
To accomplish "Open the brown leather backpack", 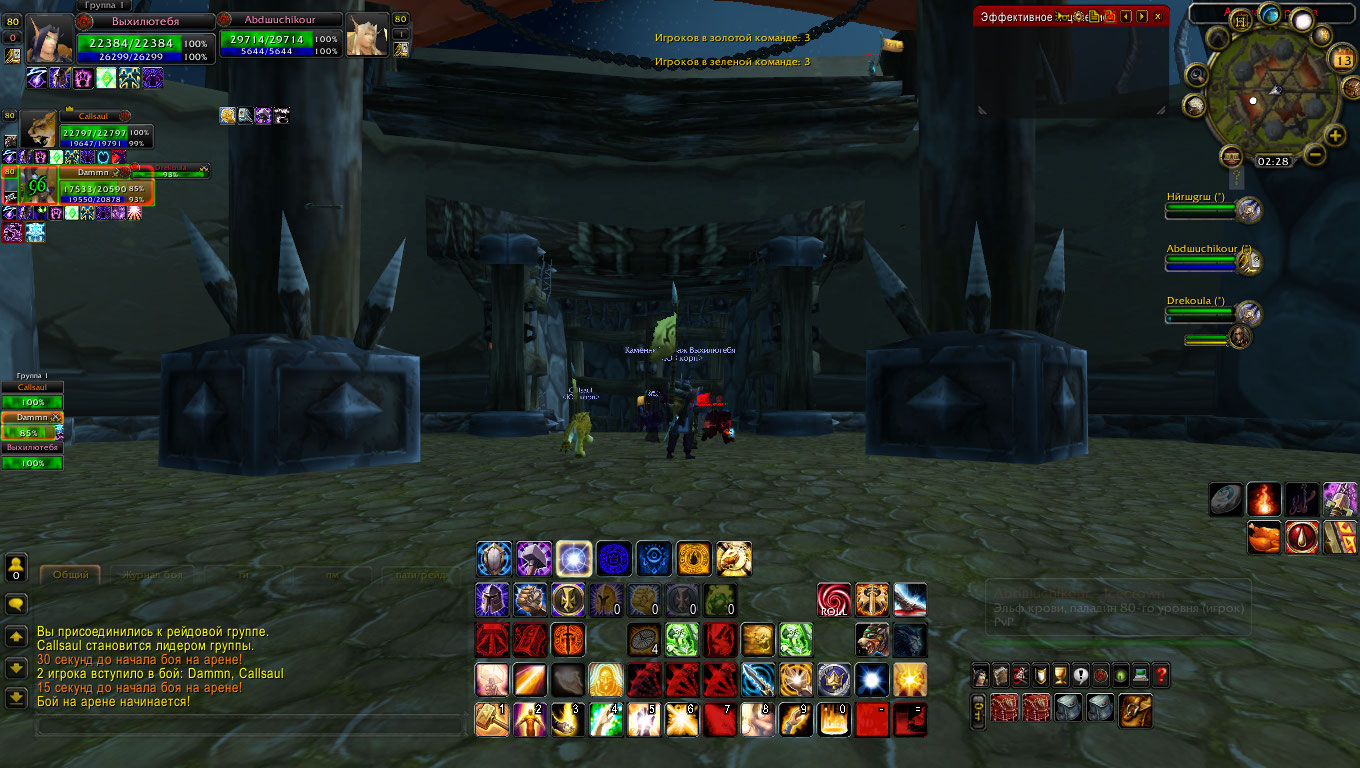I will pos(1135,710).
